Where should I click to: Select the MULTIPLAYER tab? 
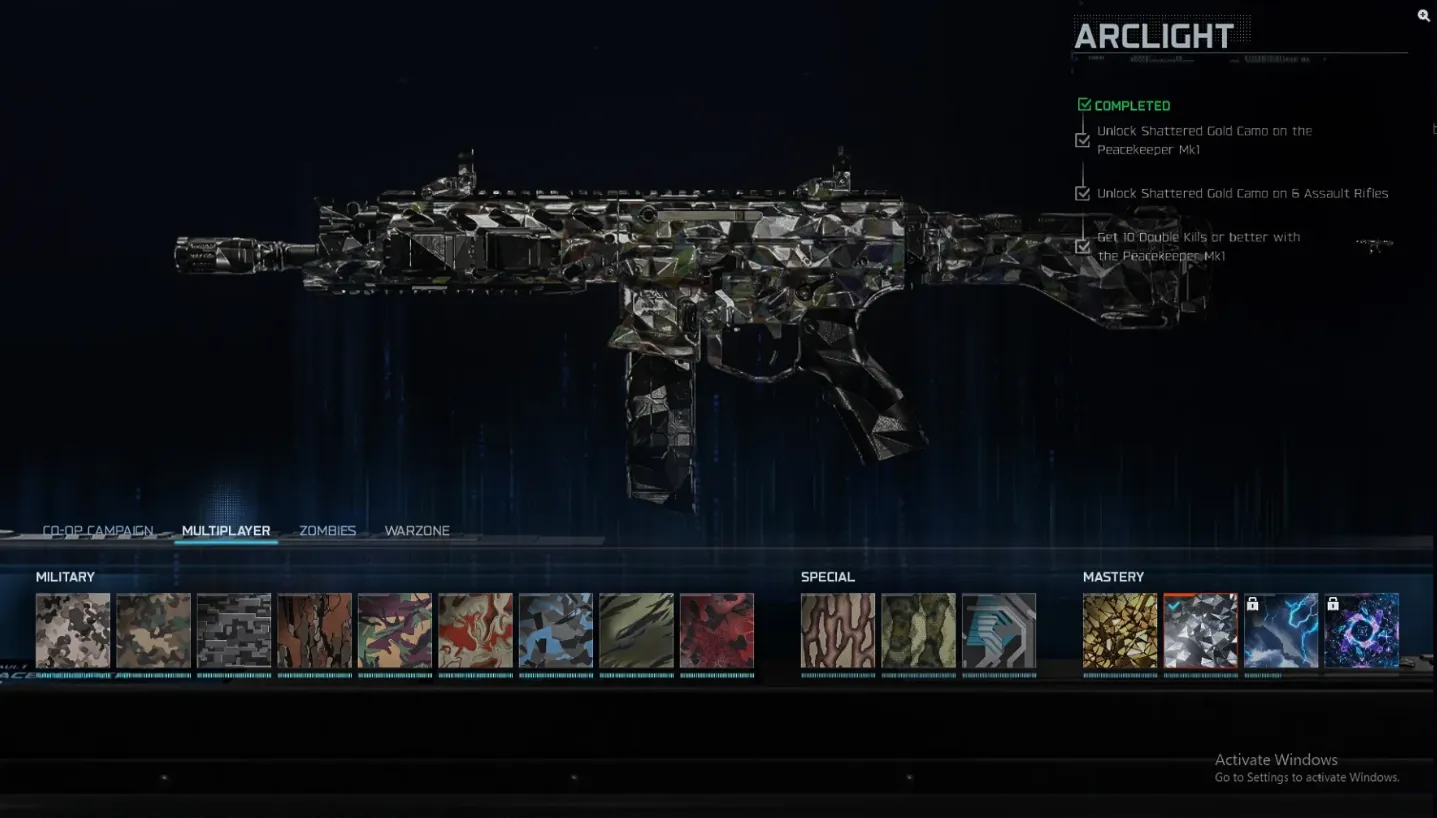(x=226, y=530)
